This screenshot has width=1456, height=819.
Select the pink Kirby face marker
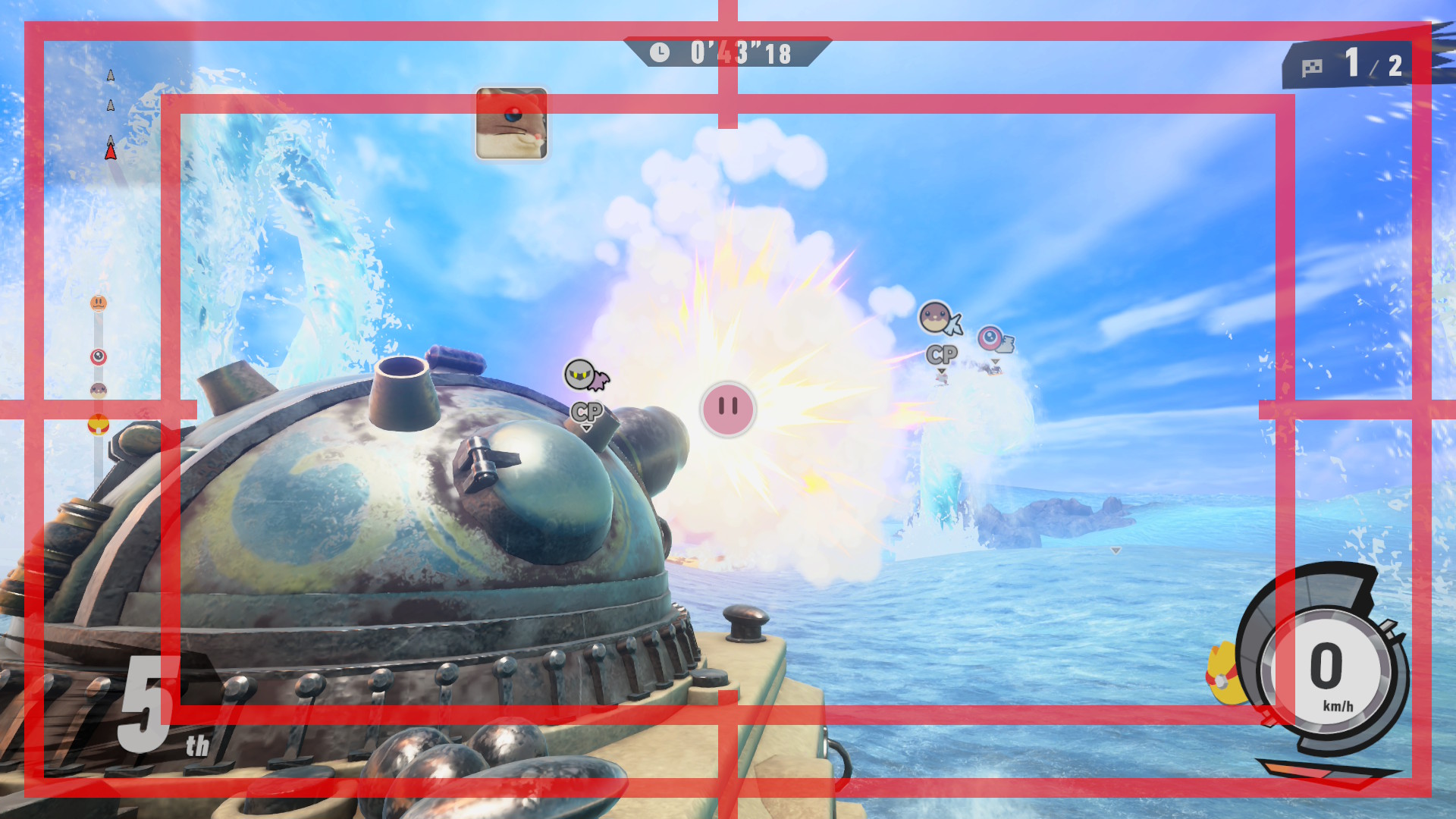coord(728,409)
